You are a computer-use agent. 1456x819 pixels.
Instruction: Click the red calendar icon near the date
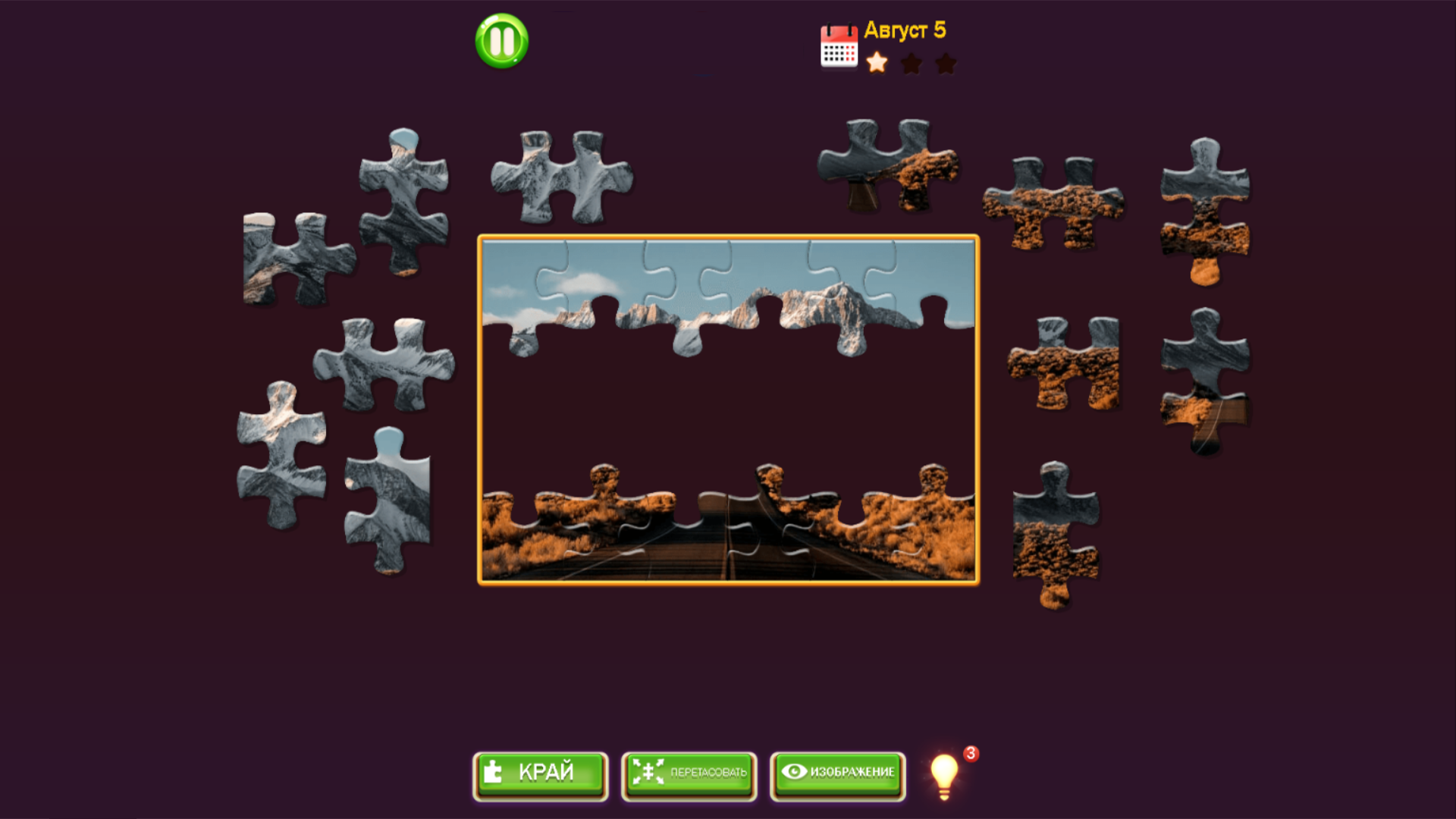[x=837, y=45]
